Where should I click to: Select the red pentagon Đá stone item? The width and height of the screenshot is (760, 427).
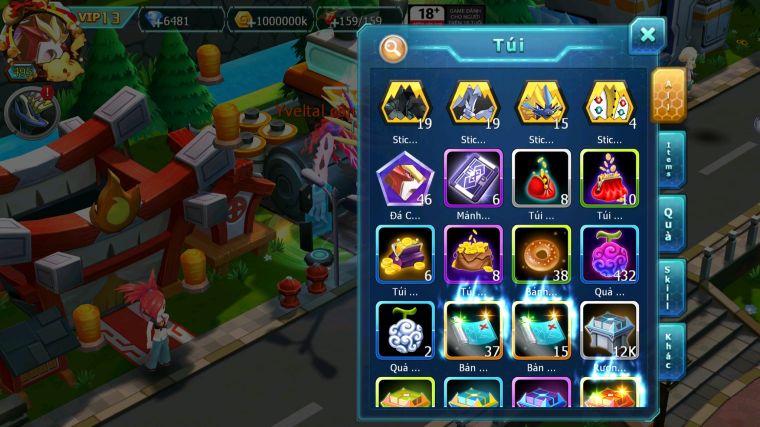click(x=404, y=178)
